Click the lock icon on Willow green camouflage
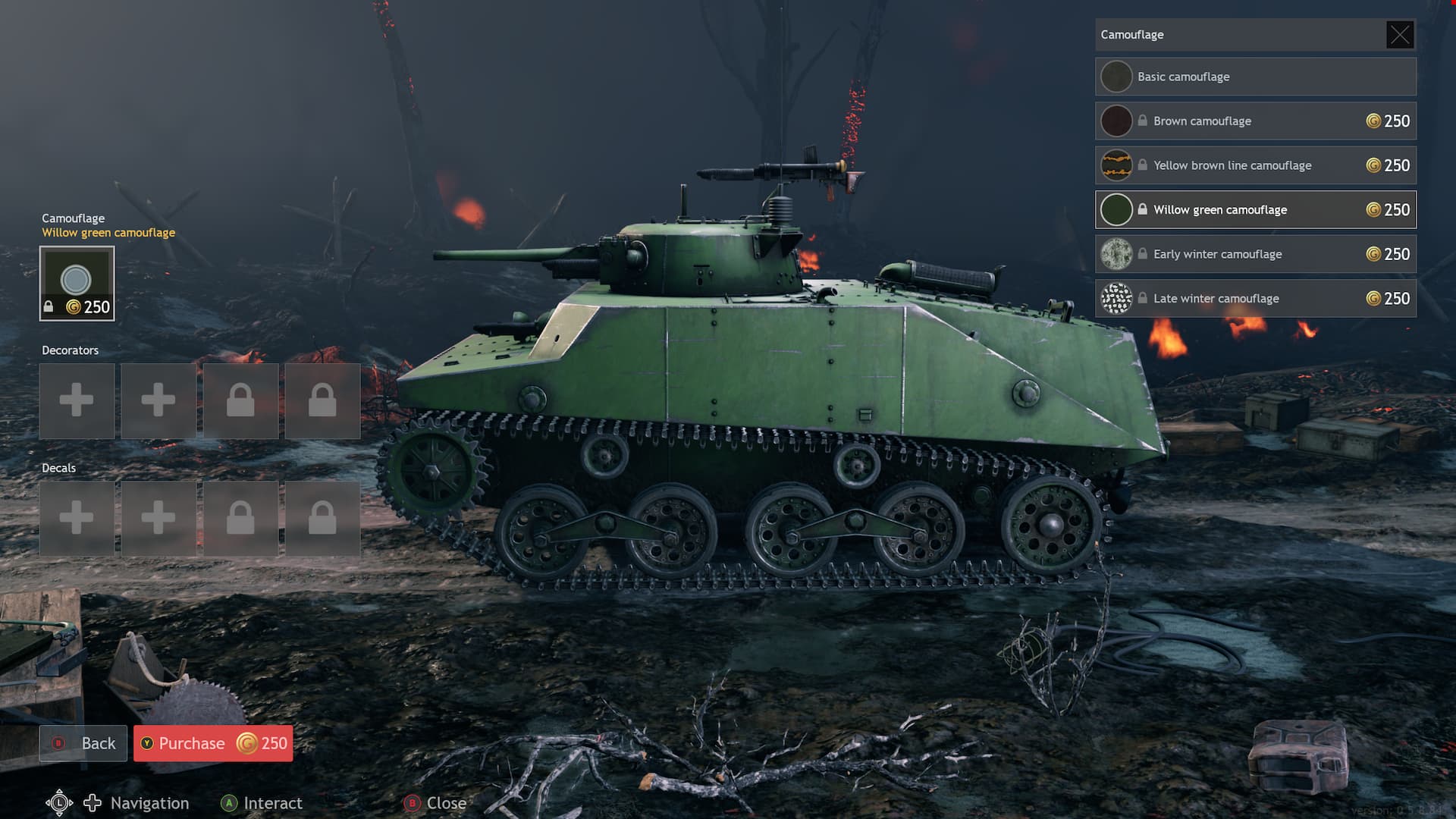The height and width of the screenshot is (819, 1456). click(x=1141, y=209)
